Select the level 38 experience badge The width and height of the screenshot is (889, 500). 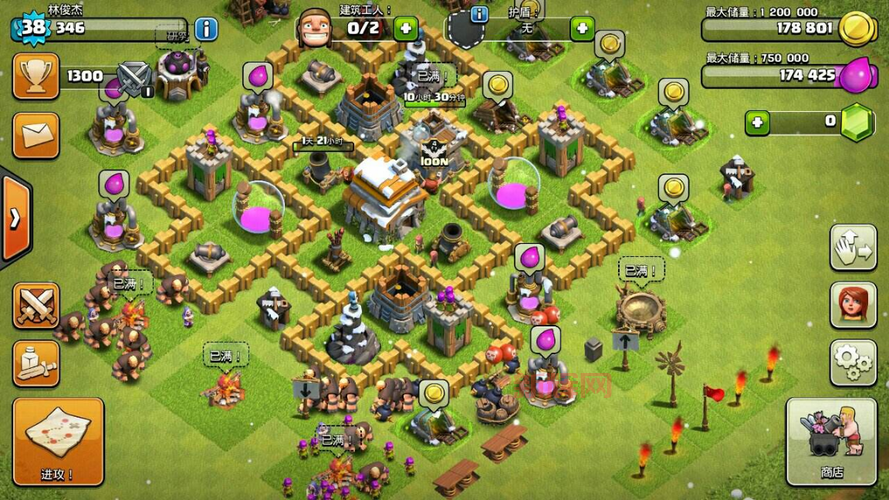pyautogui.click(x=32, y=27)
